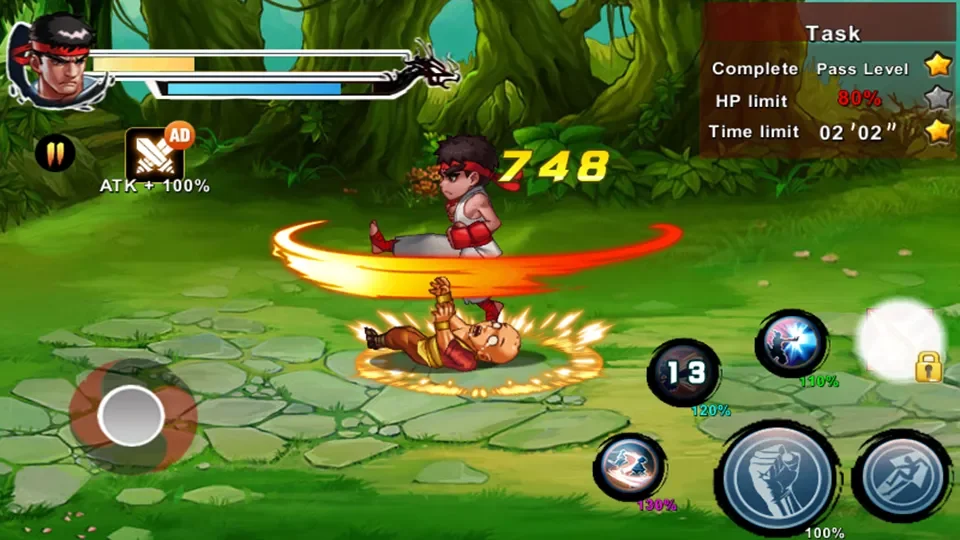This screenshot has width=960, height=540.
Task: Open the Task objectives panel
Action: coord(831,33)
